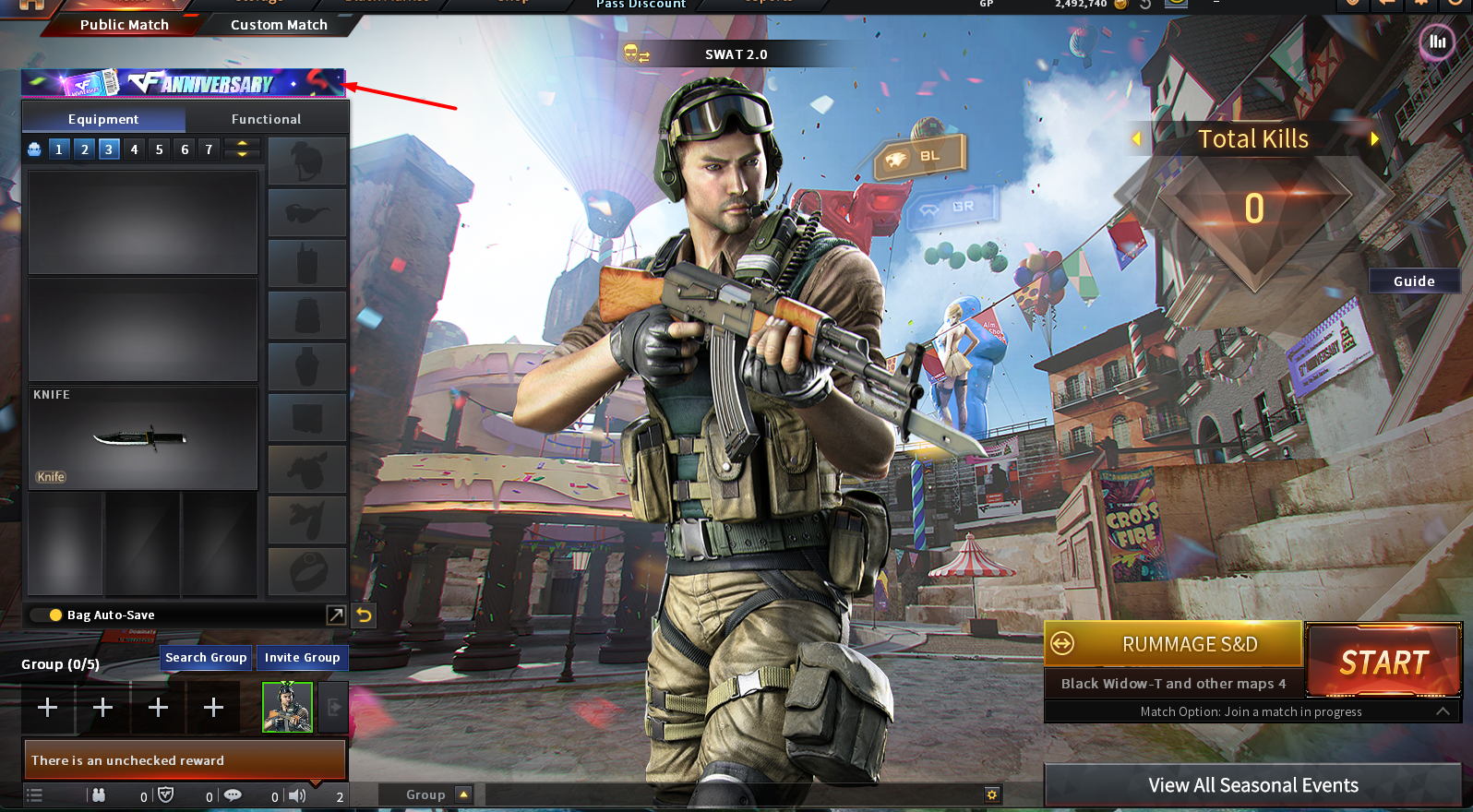Expand the Match Option panel
The height and width of the screenshot is (812, 1473).
coord(1443,711)
